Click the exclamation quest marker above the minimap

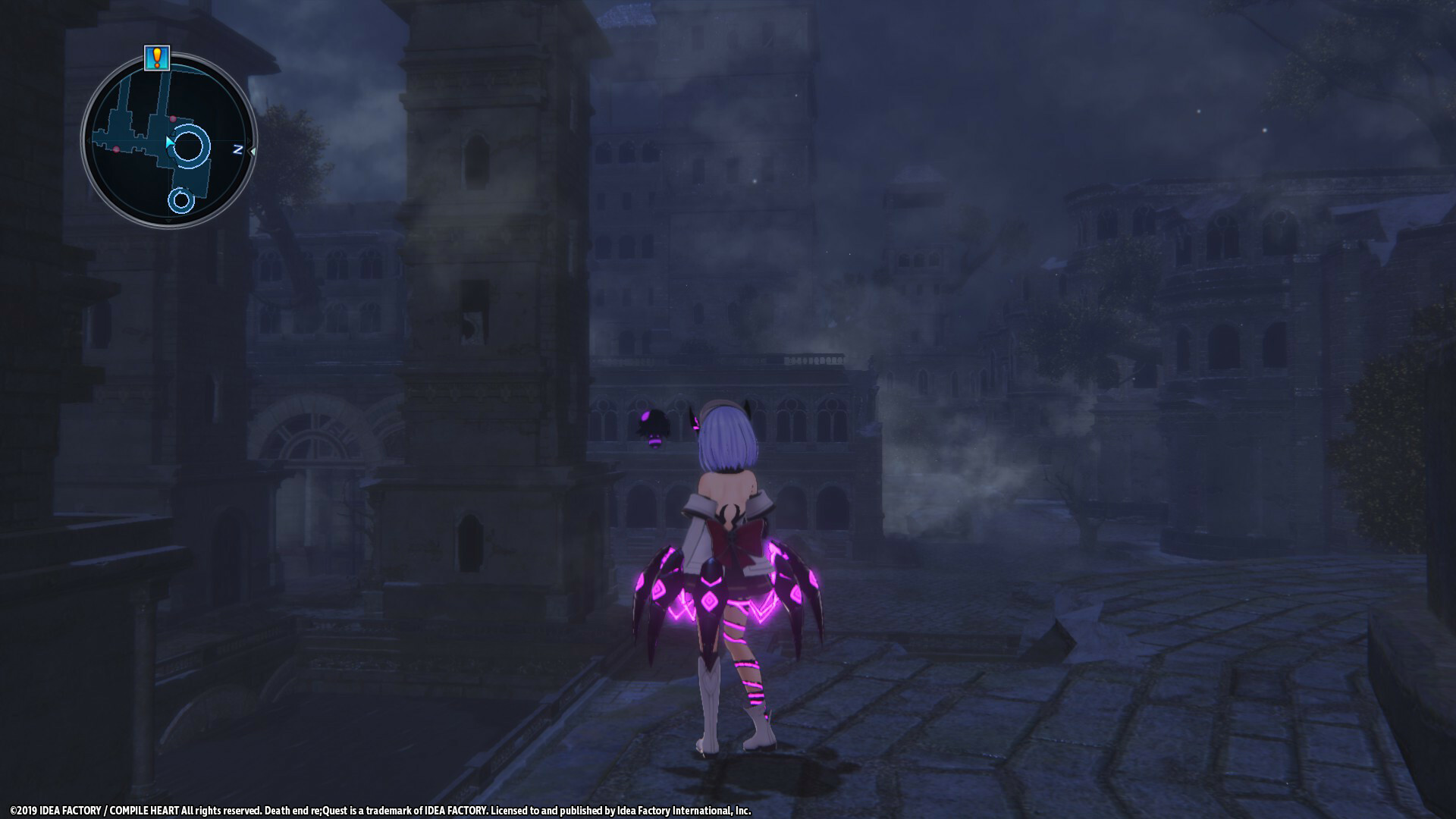(x=158, y=58)
